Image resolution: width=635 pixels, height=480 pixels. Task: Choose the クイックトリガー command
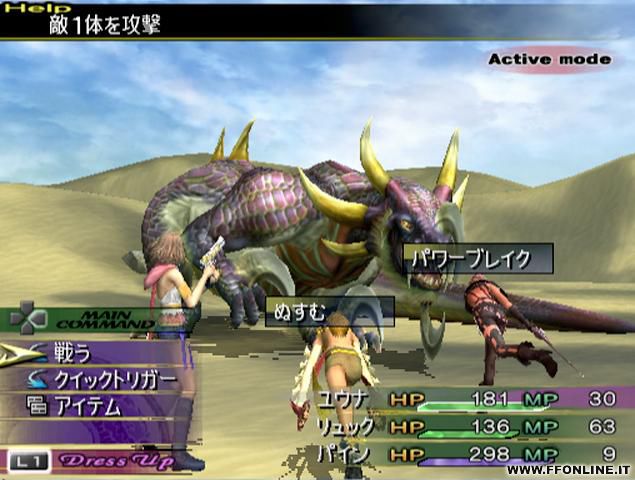[111, 380]
